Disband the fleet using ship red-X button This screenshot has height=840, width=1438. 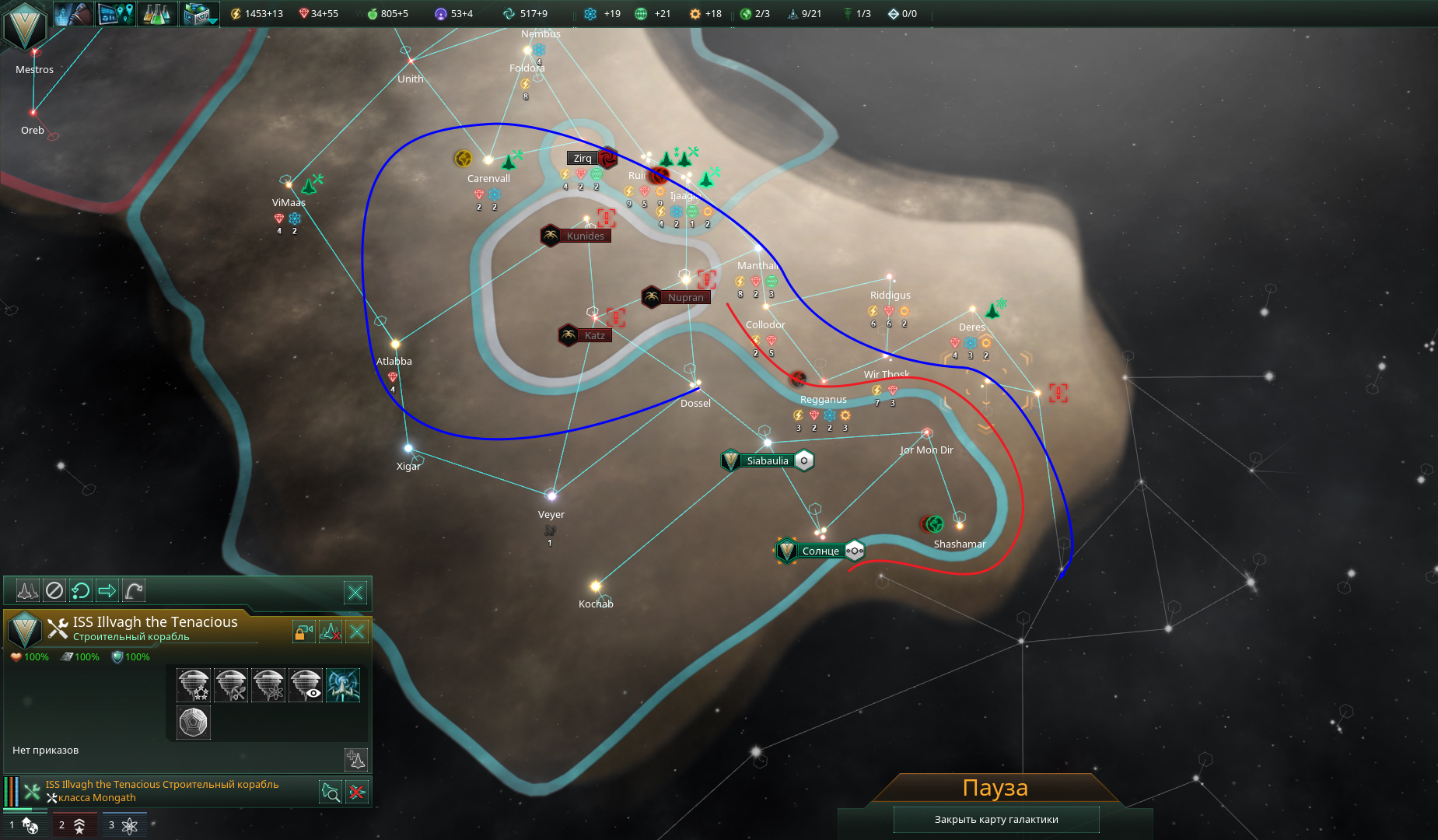tap(331, 632)
